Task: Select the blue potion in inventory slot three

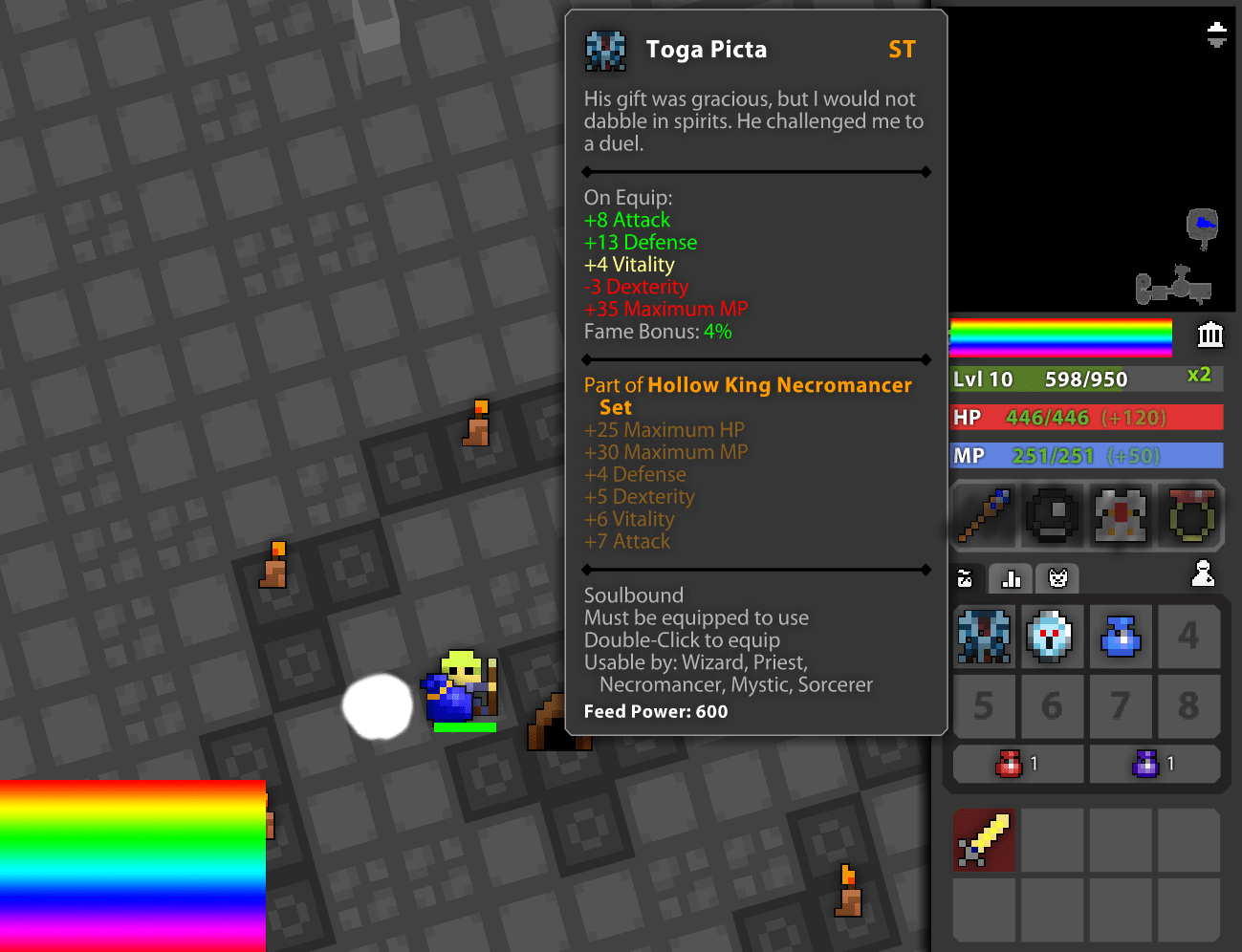Action: 1121,637
